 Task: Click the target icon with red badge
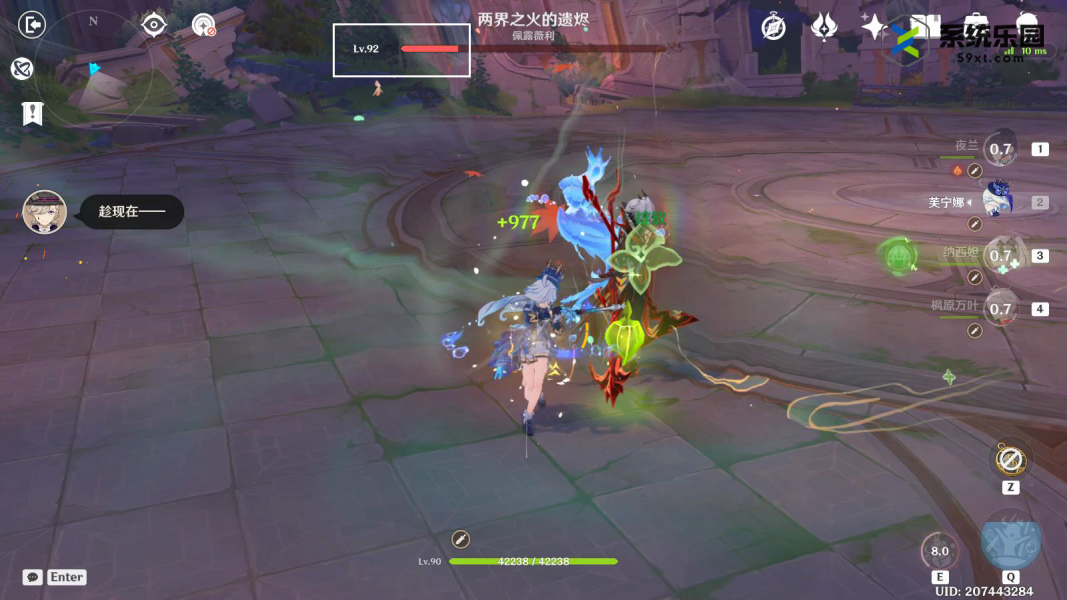pyautogui.click(x=204, y=25)
